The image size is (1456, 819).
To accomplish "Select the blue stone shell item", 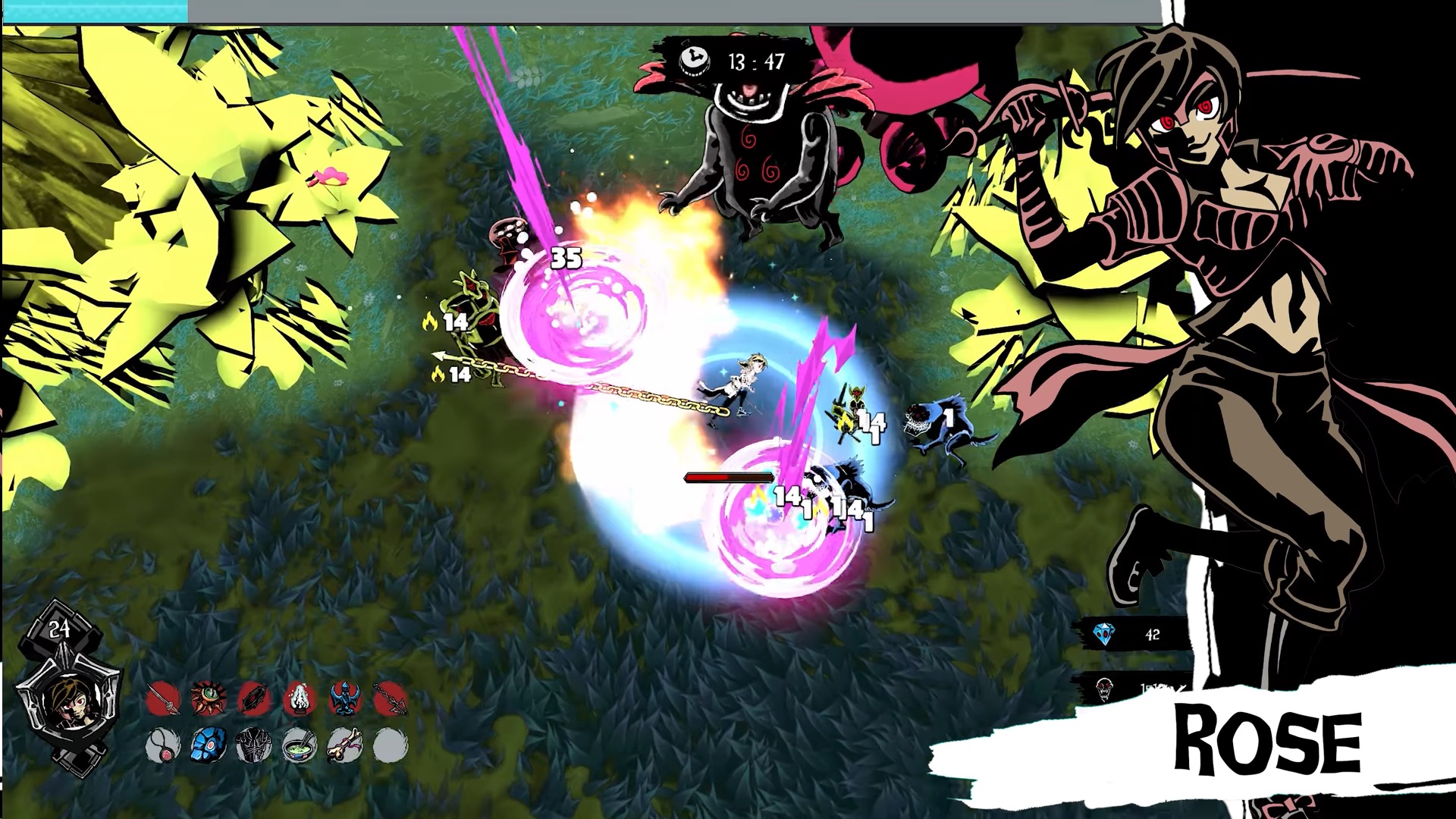I will 209,745.
